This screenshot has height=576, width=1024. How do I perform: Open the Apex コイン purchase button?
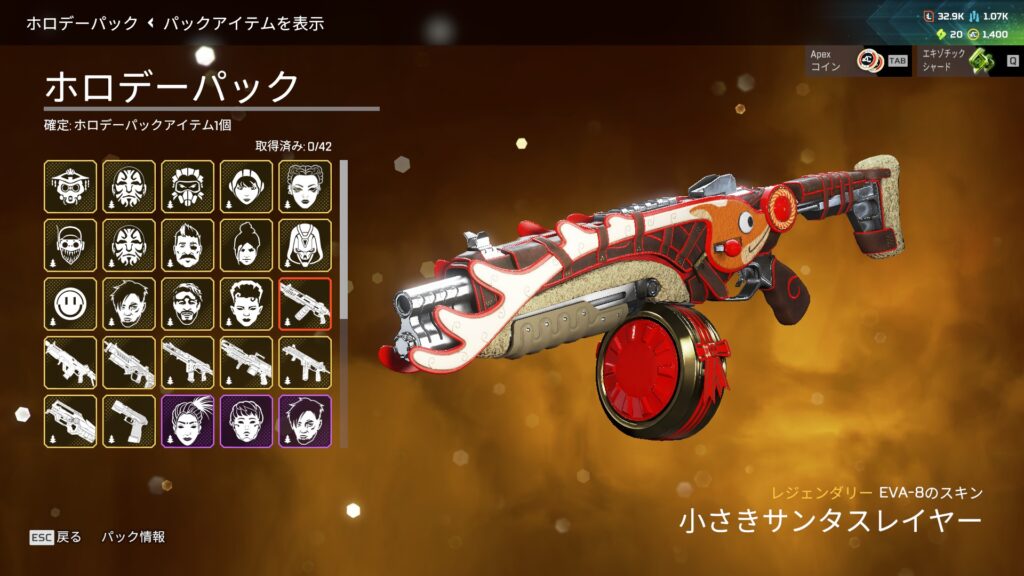pos(858,61)
